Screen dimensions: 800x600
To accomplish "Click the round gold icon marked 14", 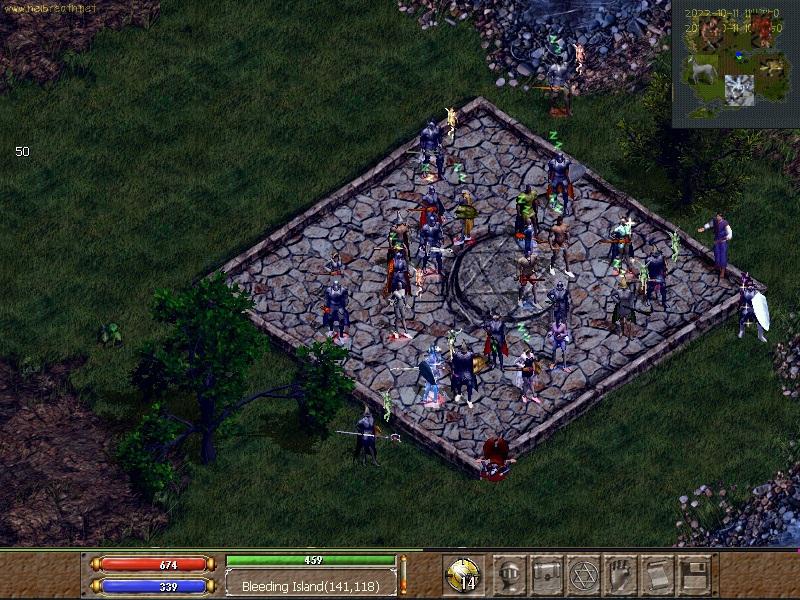I will [x=465, y=575].
